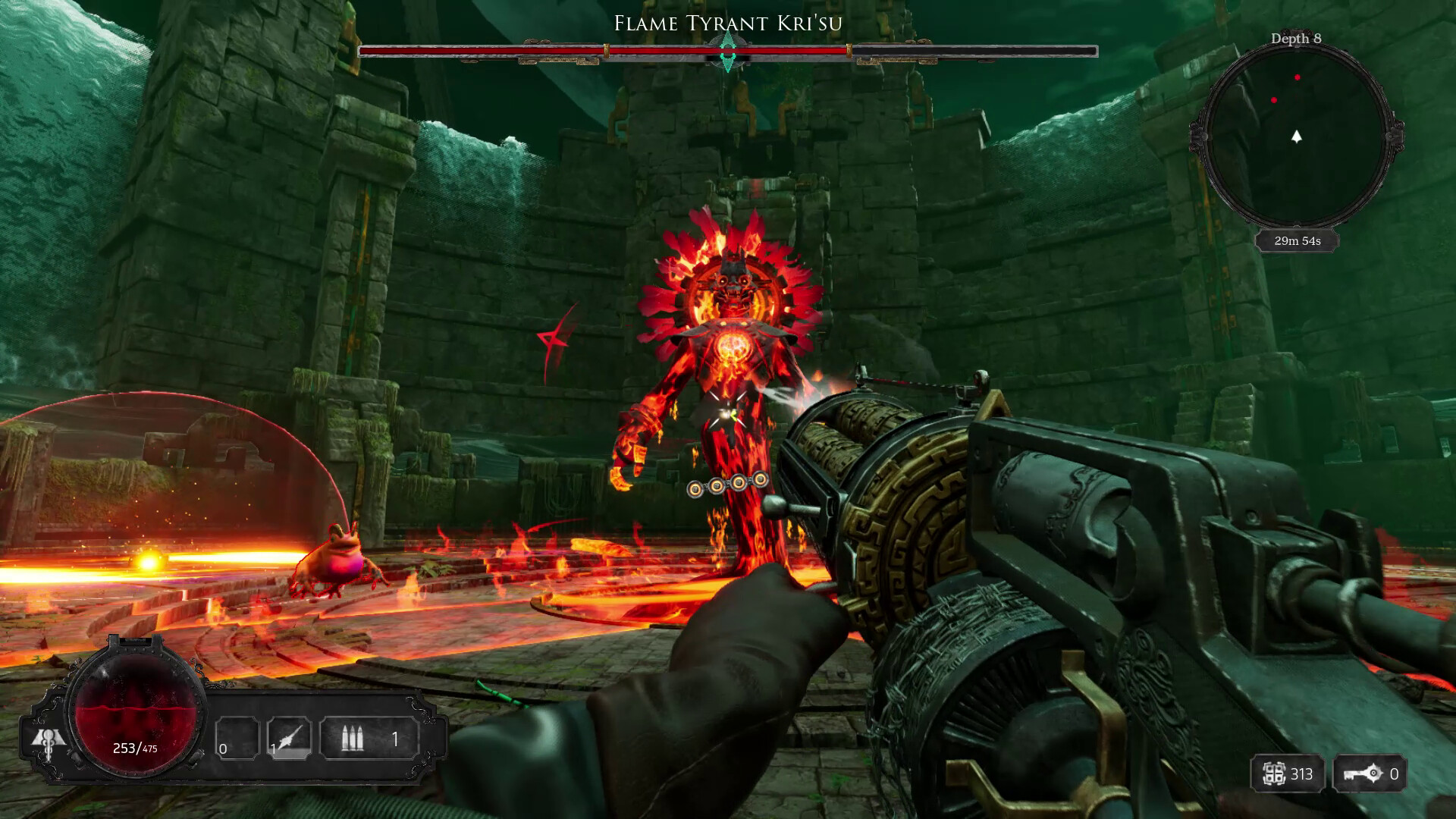Select the winged emblem icon beside health orb
The height and width of the screenshot is (819, 1456).
[47, 740]
